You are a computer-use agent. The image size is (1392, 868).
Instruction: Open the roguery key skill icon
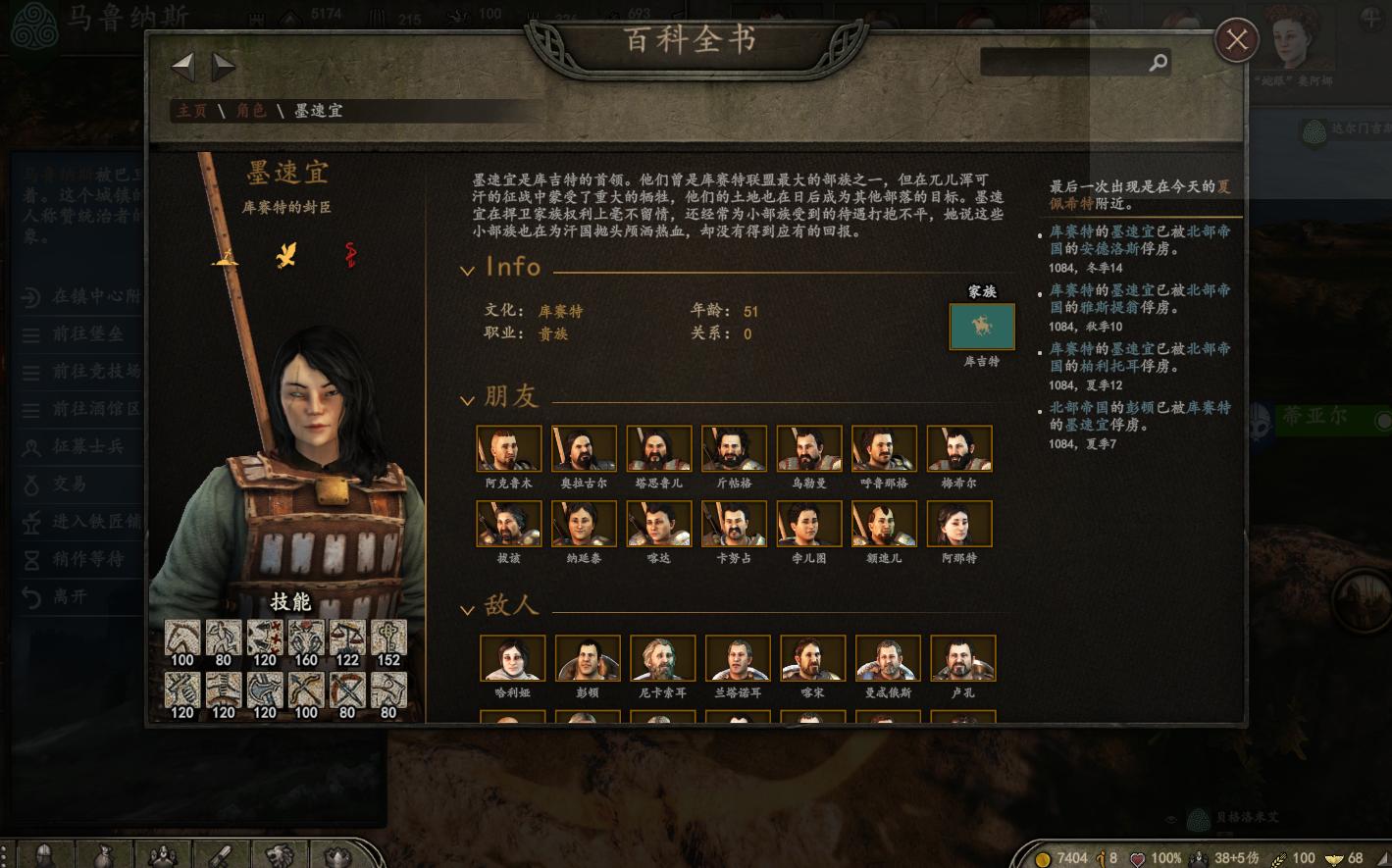(x=388, y=638)
